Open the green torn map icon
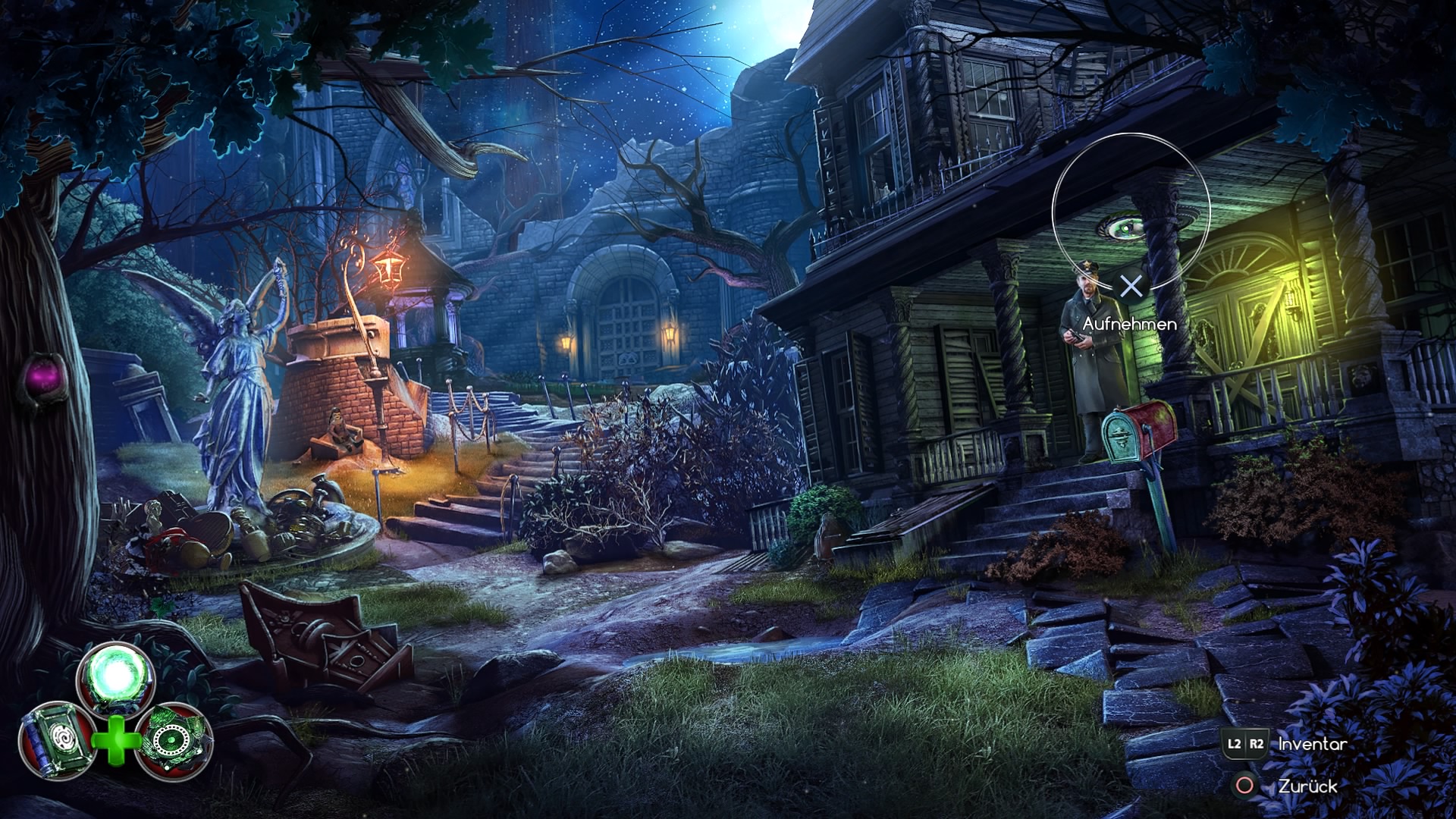This screenshot has width=1456, height=819. [x=174, y=739]
